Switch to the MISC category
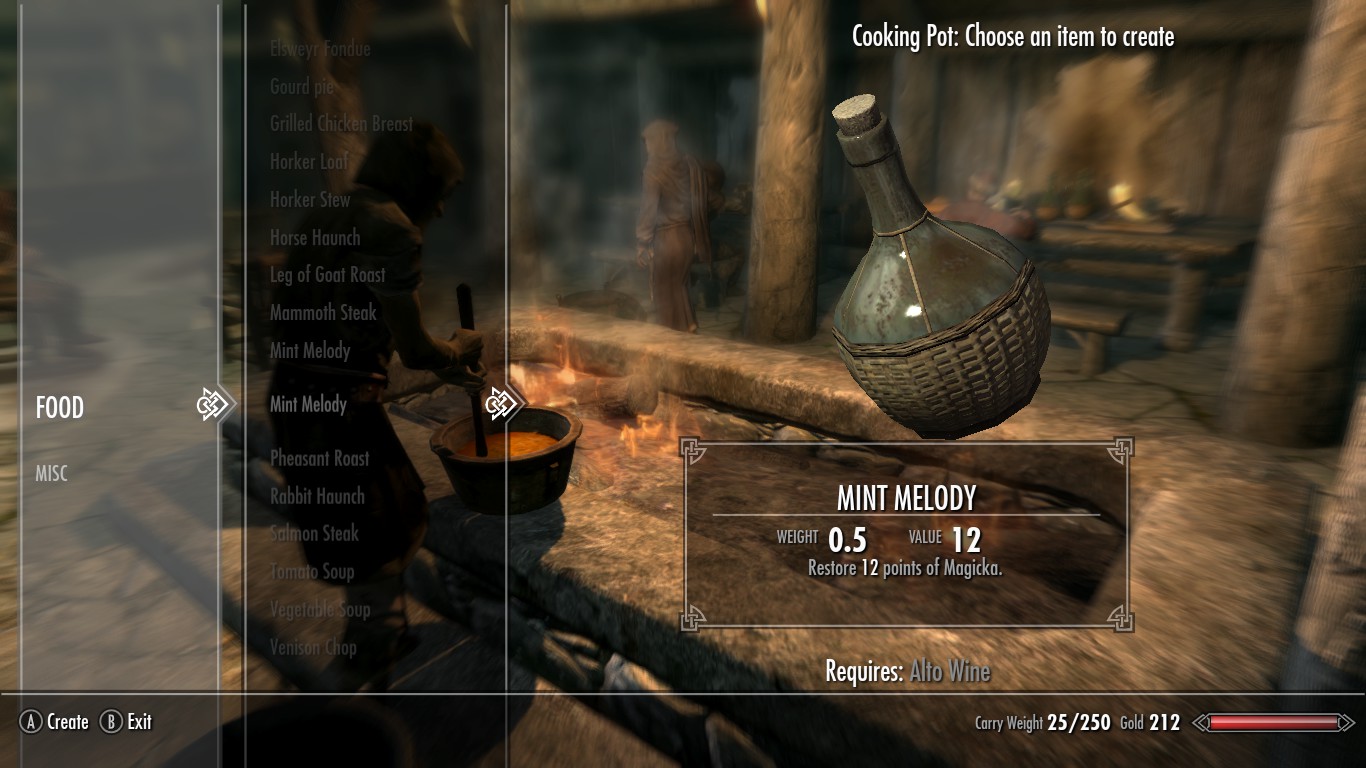Image resolution: width=1366 pixels, height=768 pixels. click(x=52, y=474)
